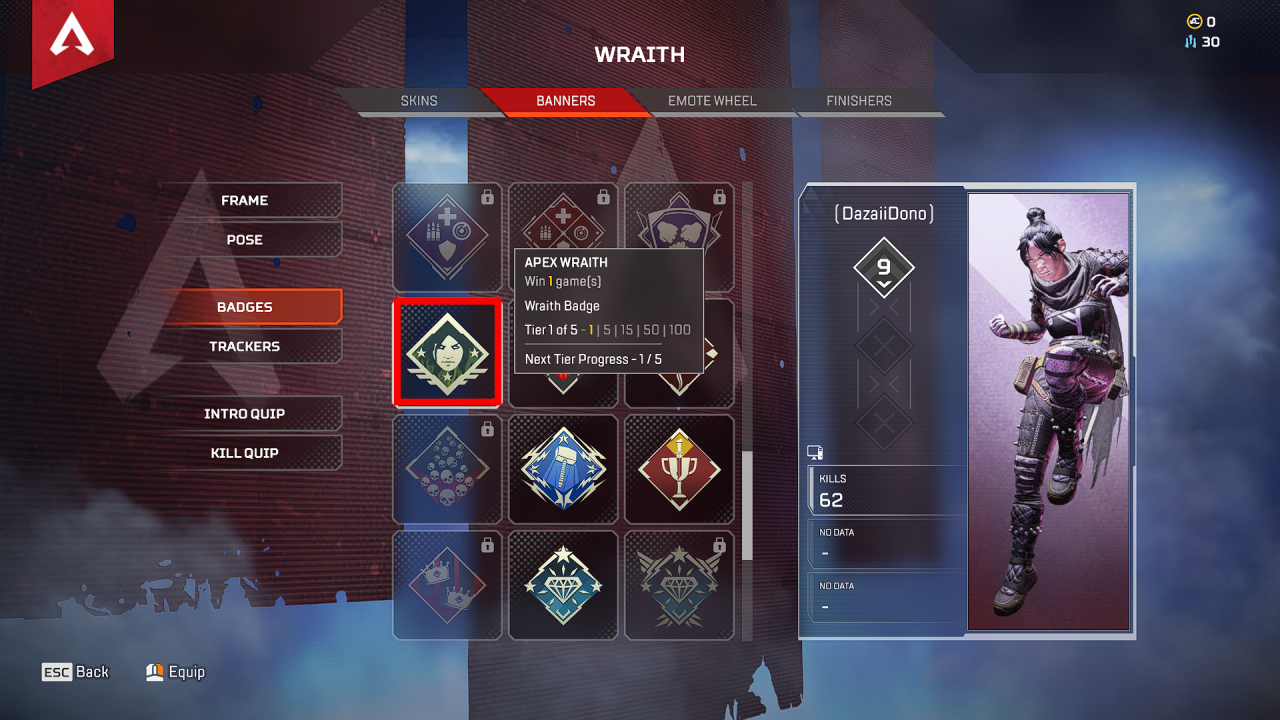Pick the red trophy win badge
This screenshot has height=720, width=1280.
(679, 469)
